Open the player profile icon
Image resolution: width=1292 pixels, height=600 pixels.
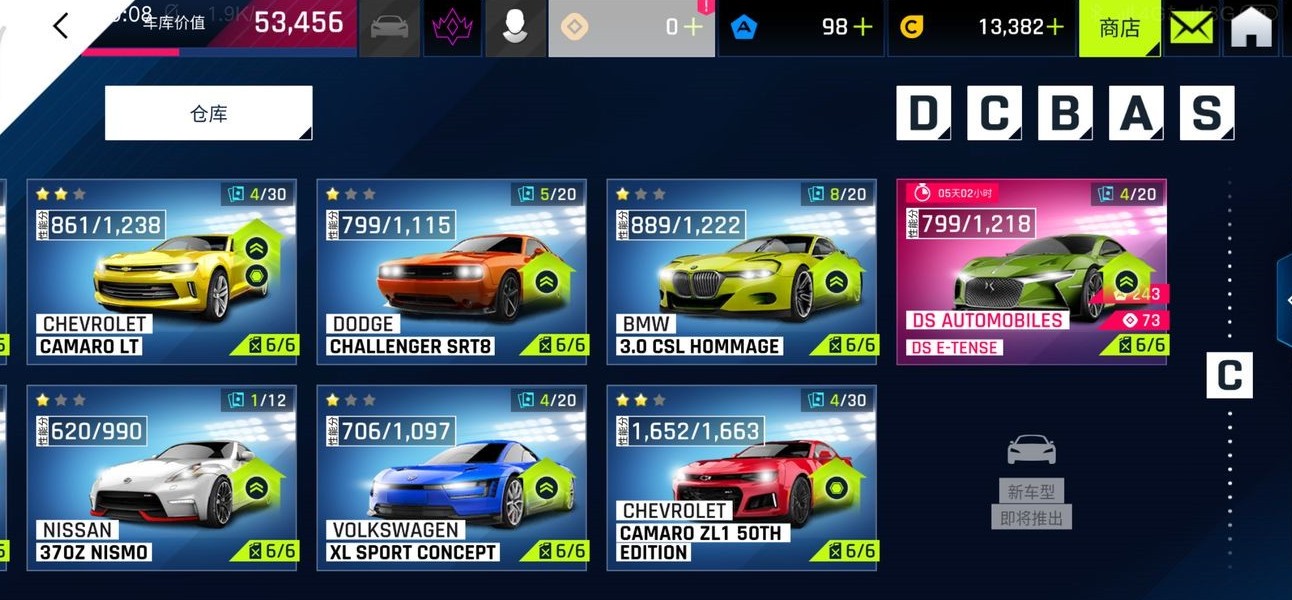pos(515,27)
